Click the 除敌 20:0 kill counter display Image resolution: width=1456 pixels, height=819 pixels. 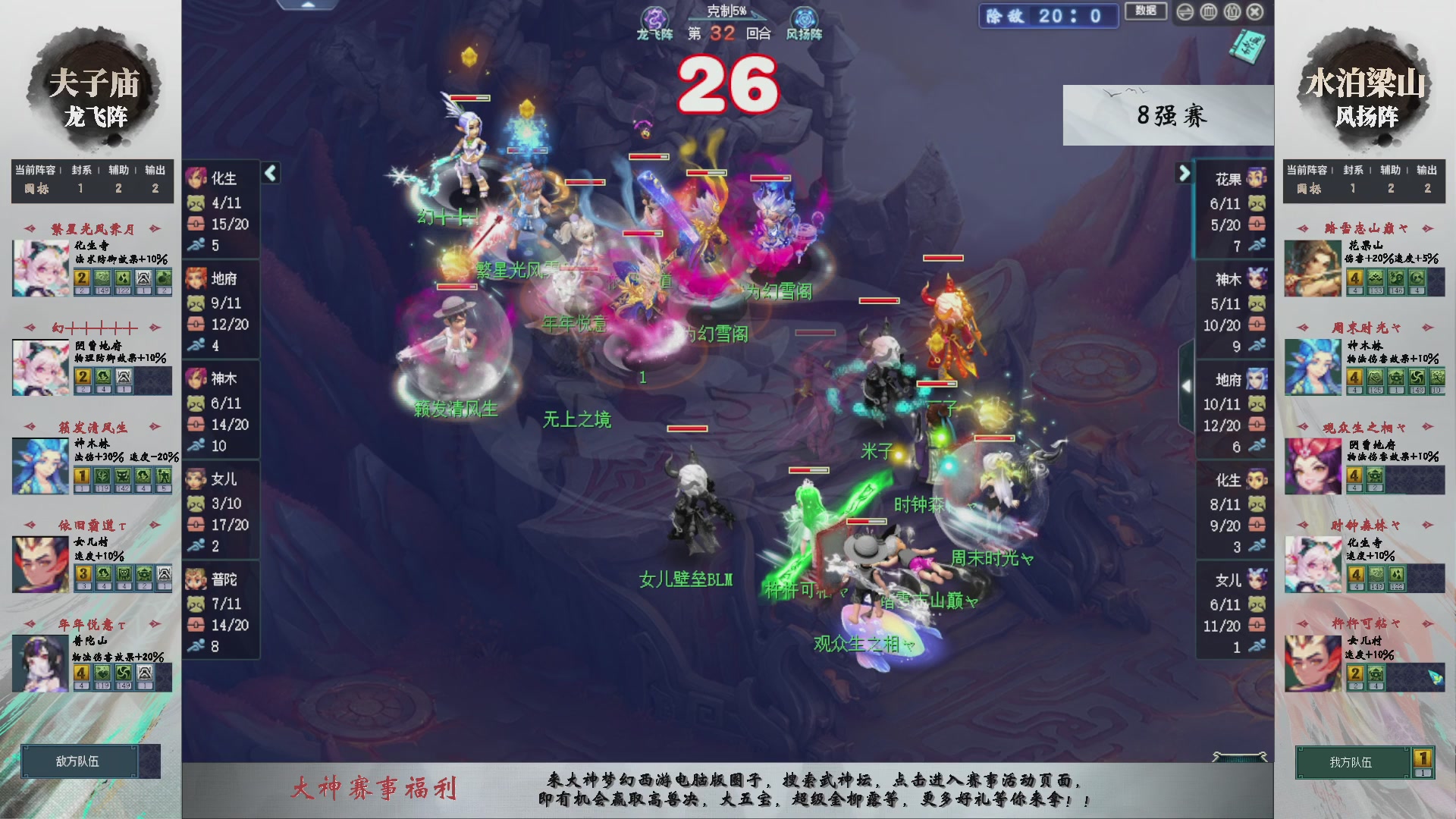(x=1048, y=17)
